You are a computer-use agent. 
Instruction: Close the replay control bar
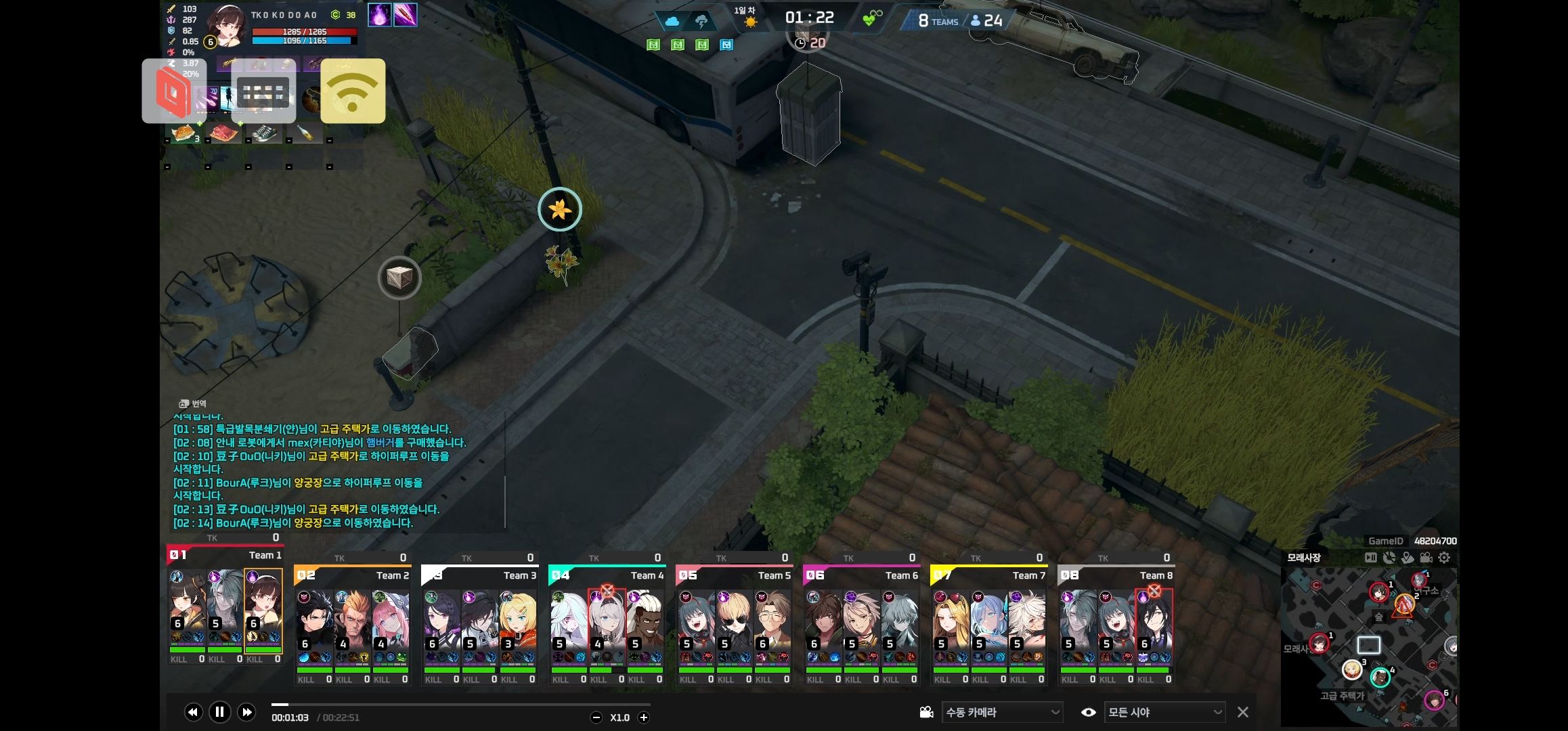click(x=1242, y=712)
